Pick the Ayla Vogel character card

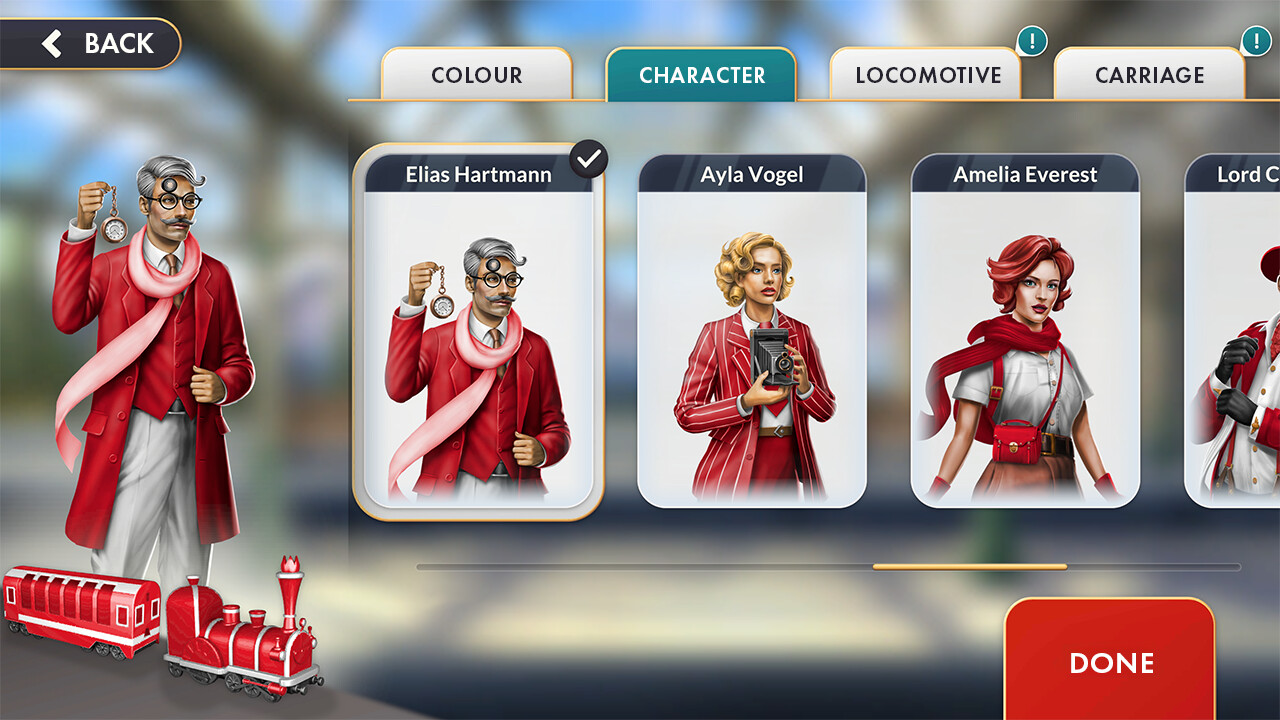coord(752,332)
